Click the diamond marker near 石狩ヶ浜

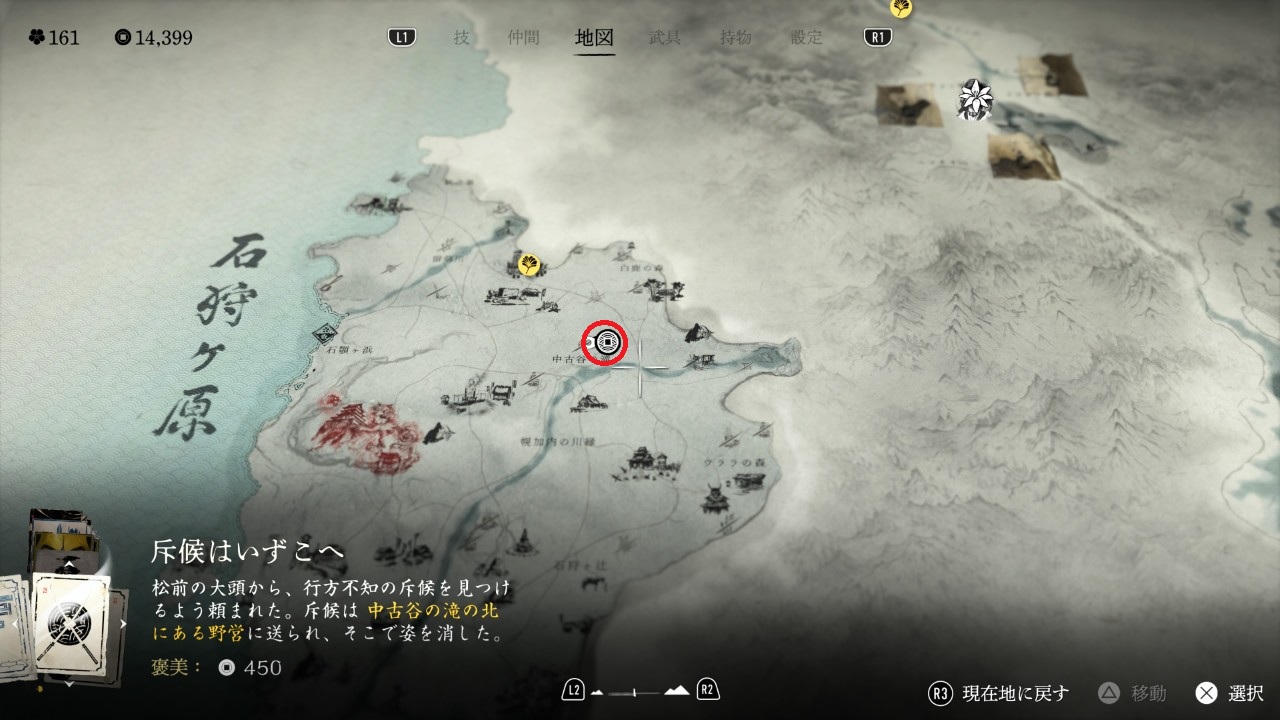pos(324,335)
